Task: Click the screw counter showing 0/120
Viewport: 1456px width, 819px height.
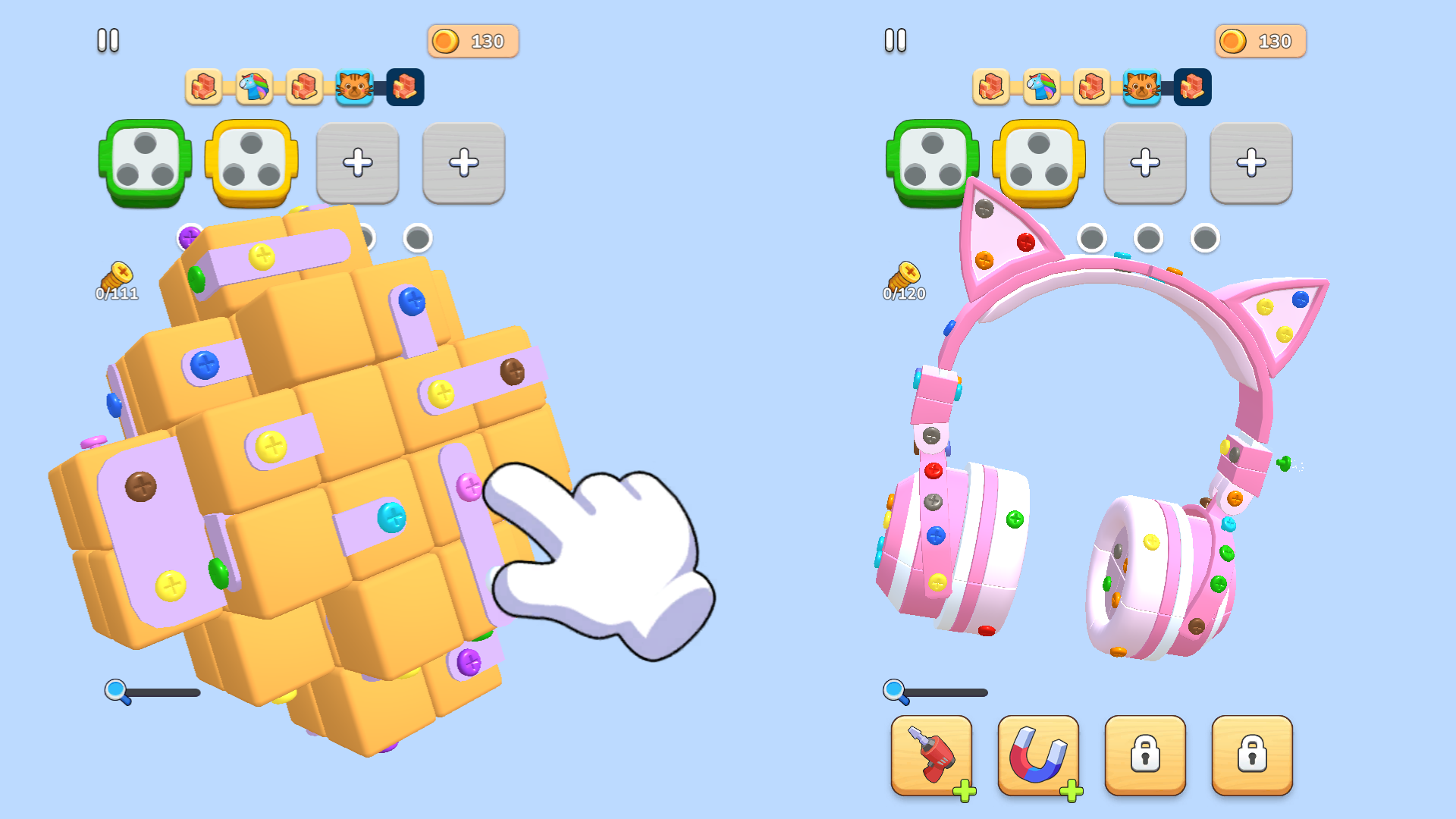Action: (x=904, y=281)
